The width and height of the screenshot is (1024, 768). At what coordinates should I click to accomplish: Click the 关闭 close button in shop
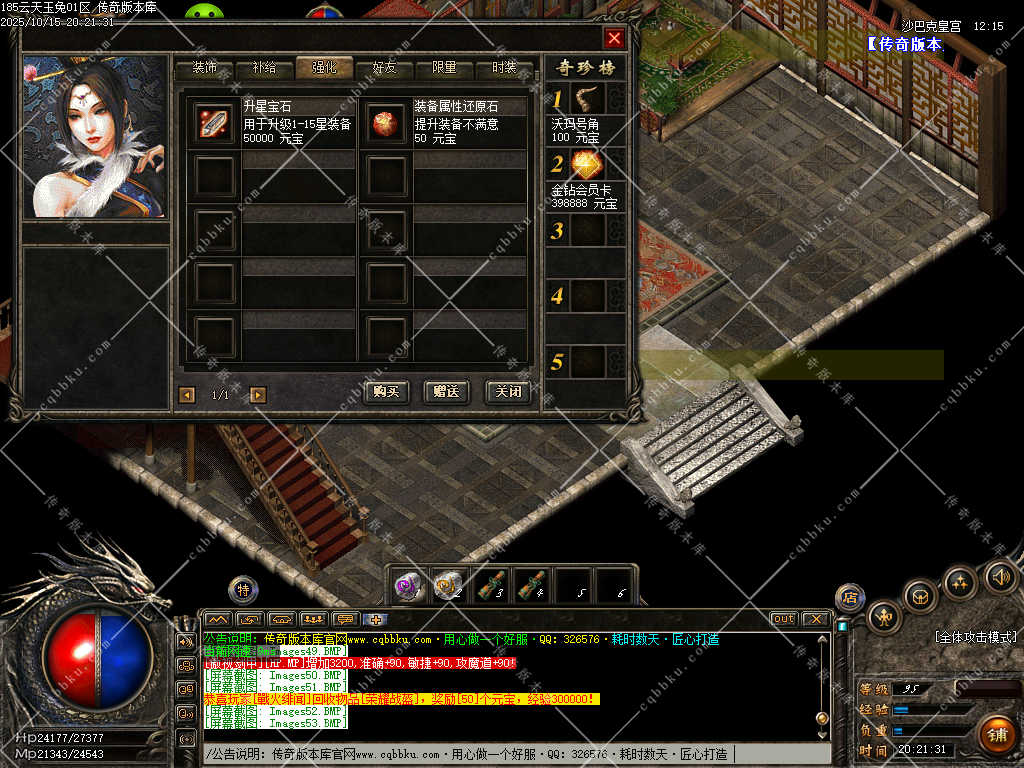click(x=507, y=392)
